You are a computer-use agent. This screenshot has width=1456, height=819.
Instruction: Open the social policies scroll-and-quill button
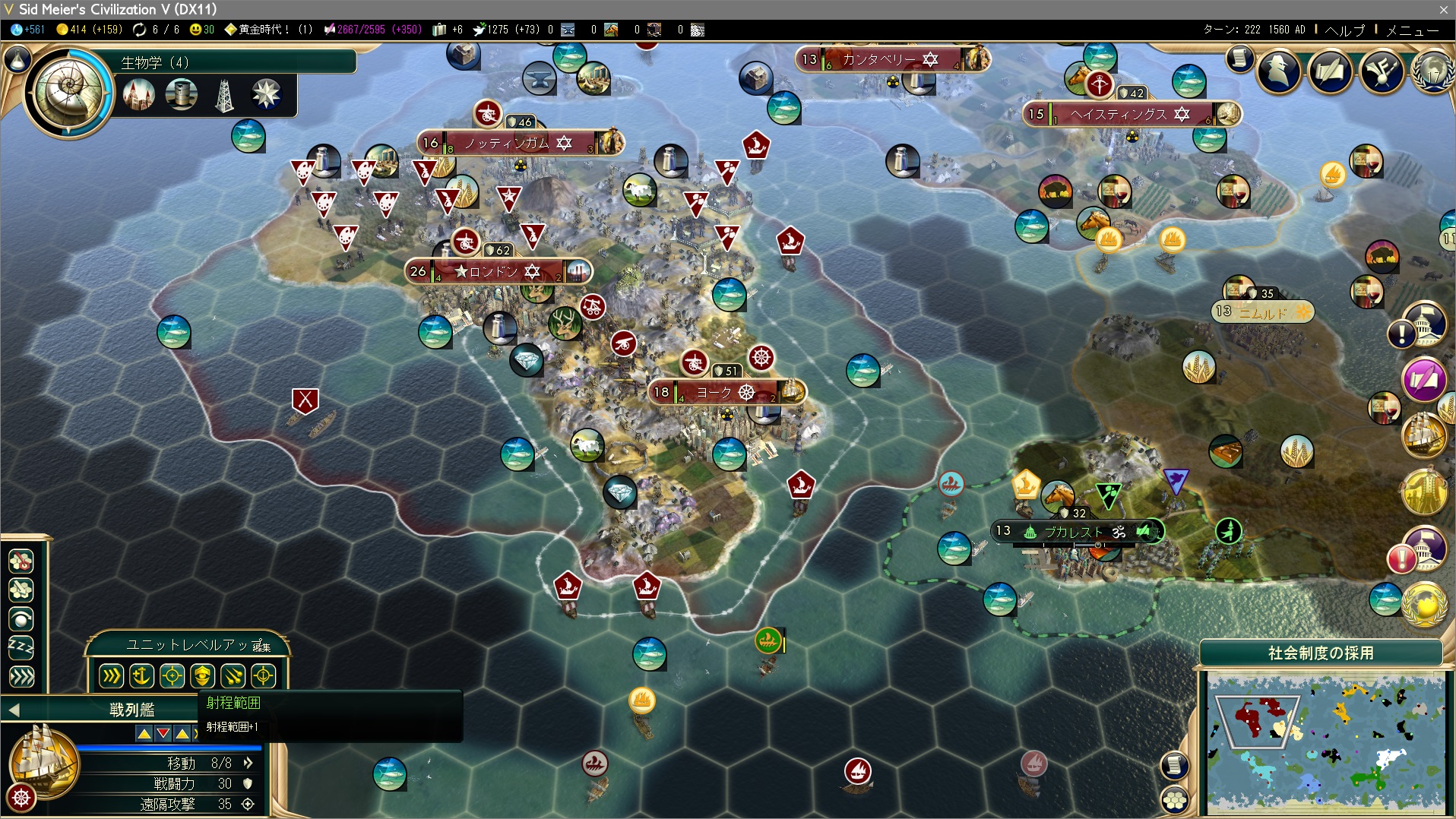[1330, 71]
